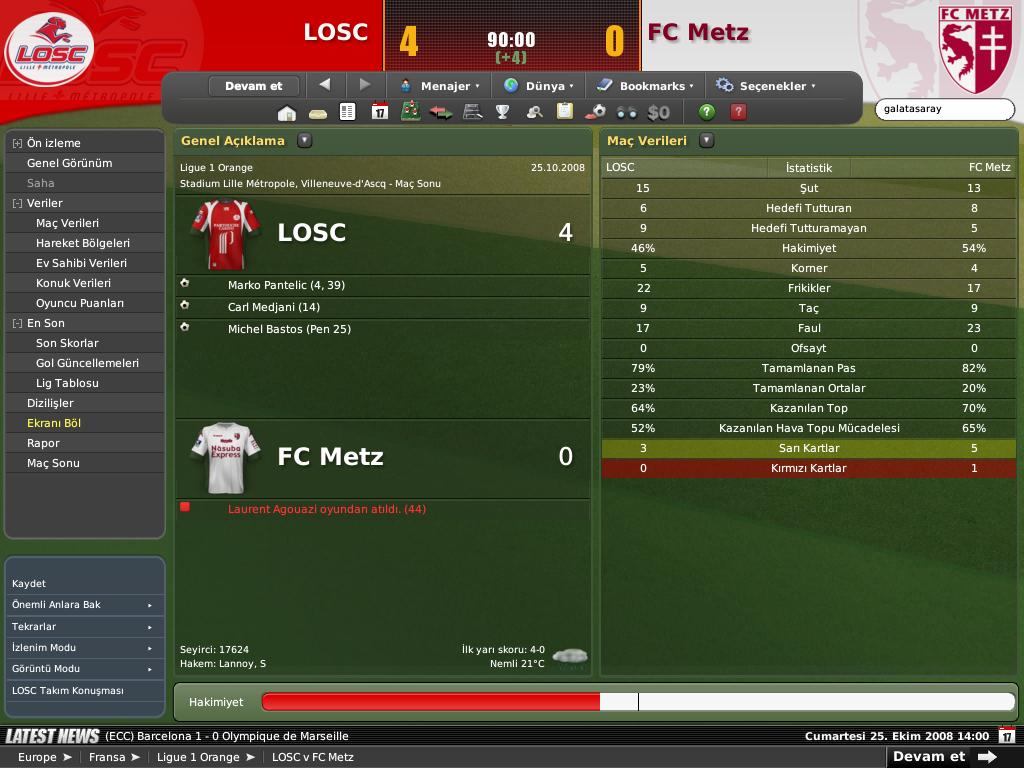Select Genel Görünüm in the side menu

tap(69, 163)
